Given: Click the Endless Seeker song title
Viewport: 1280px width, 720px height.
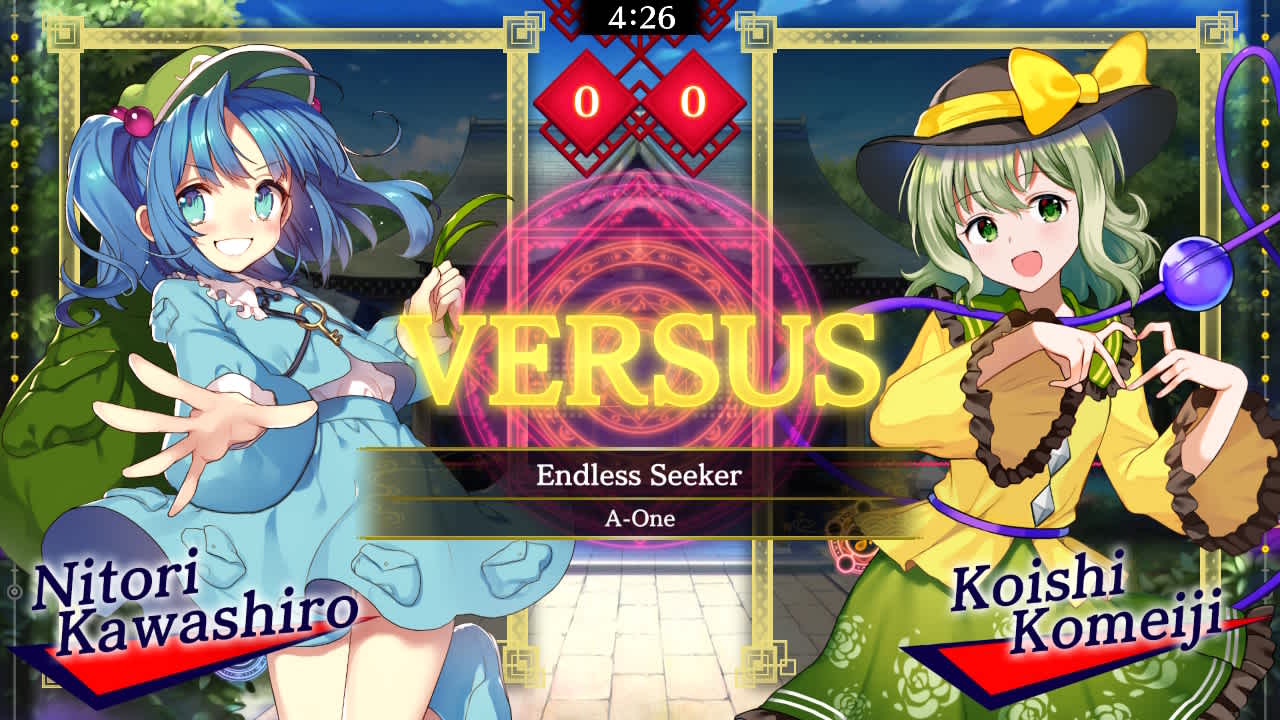Looking at the screenshot, I should (x=638, y=478).
